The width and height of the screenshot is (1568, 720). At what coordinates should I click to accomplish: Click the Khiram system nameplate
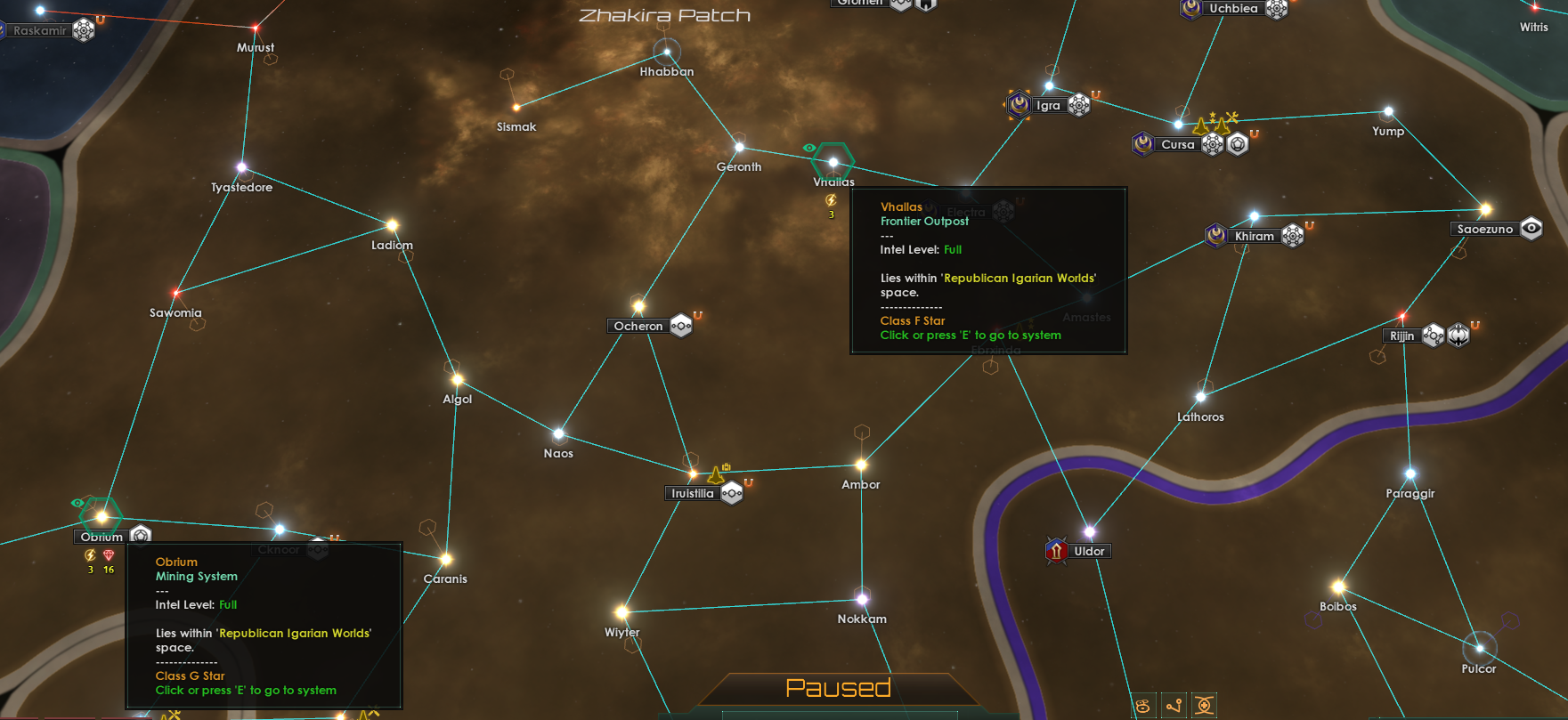click(x=1255, y=235)
